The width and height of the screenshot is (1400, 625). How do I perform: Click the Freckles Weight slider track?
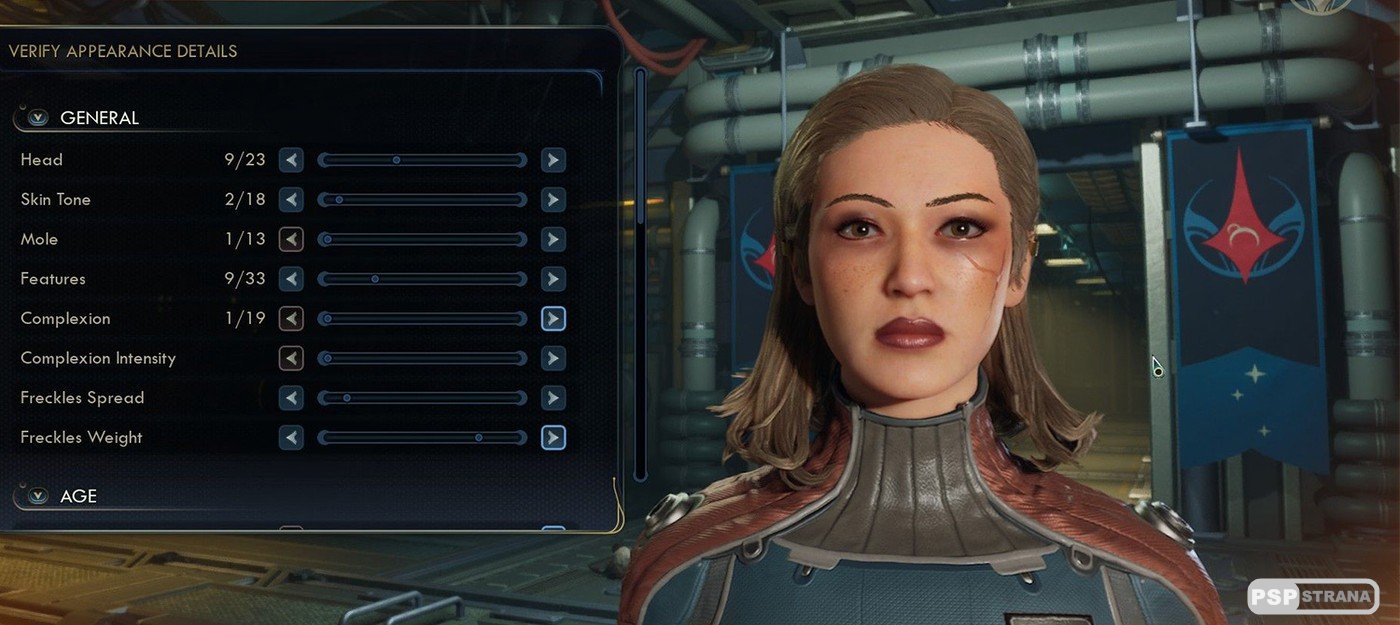point(422,437)
